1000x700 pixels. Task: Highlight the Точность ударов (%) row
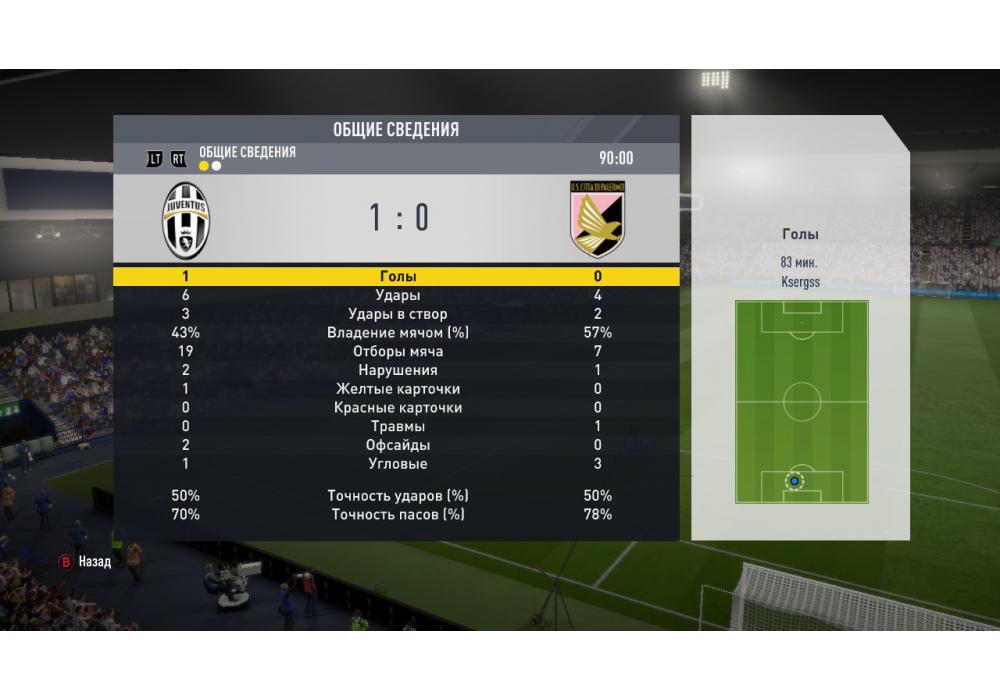[x=397, y=496]
